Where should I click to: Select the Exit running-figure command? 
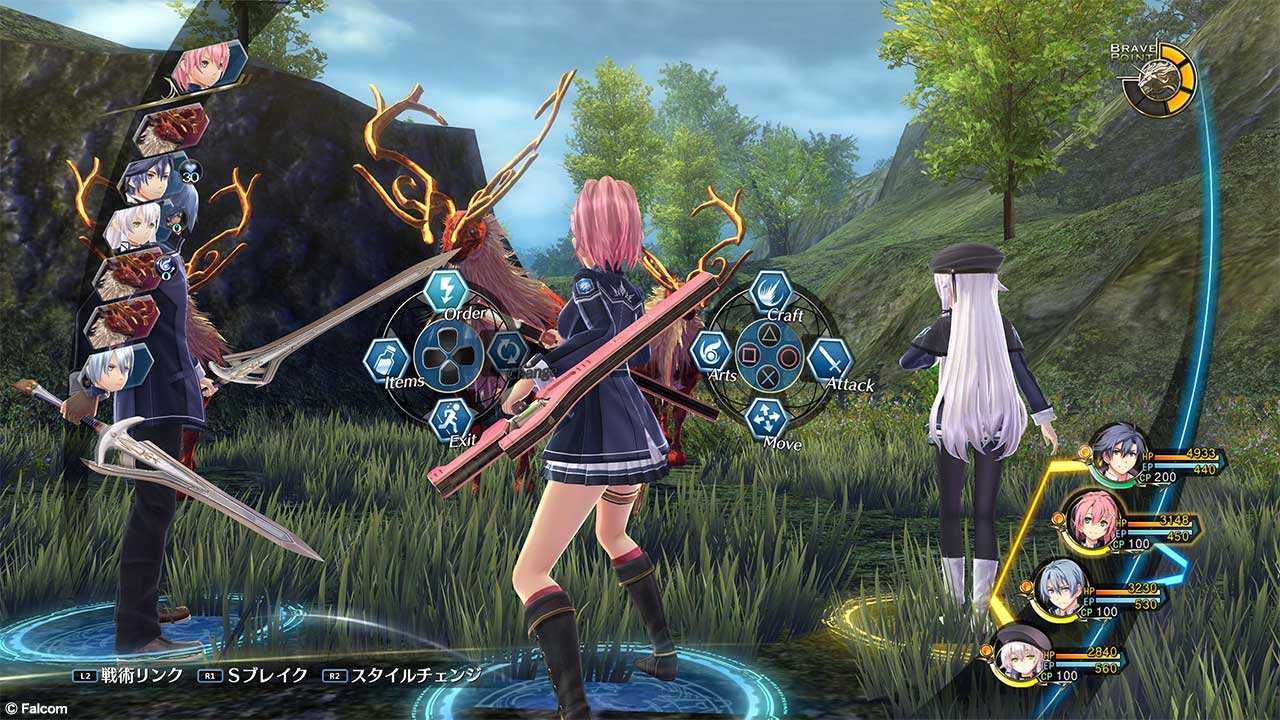pyautogui.click(x=451, y=419)
